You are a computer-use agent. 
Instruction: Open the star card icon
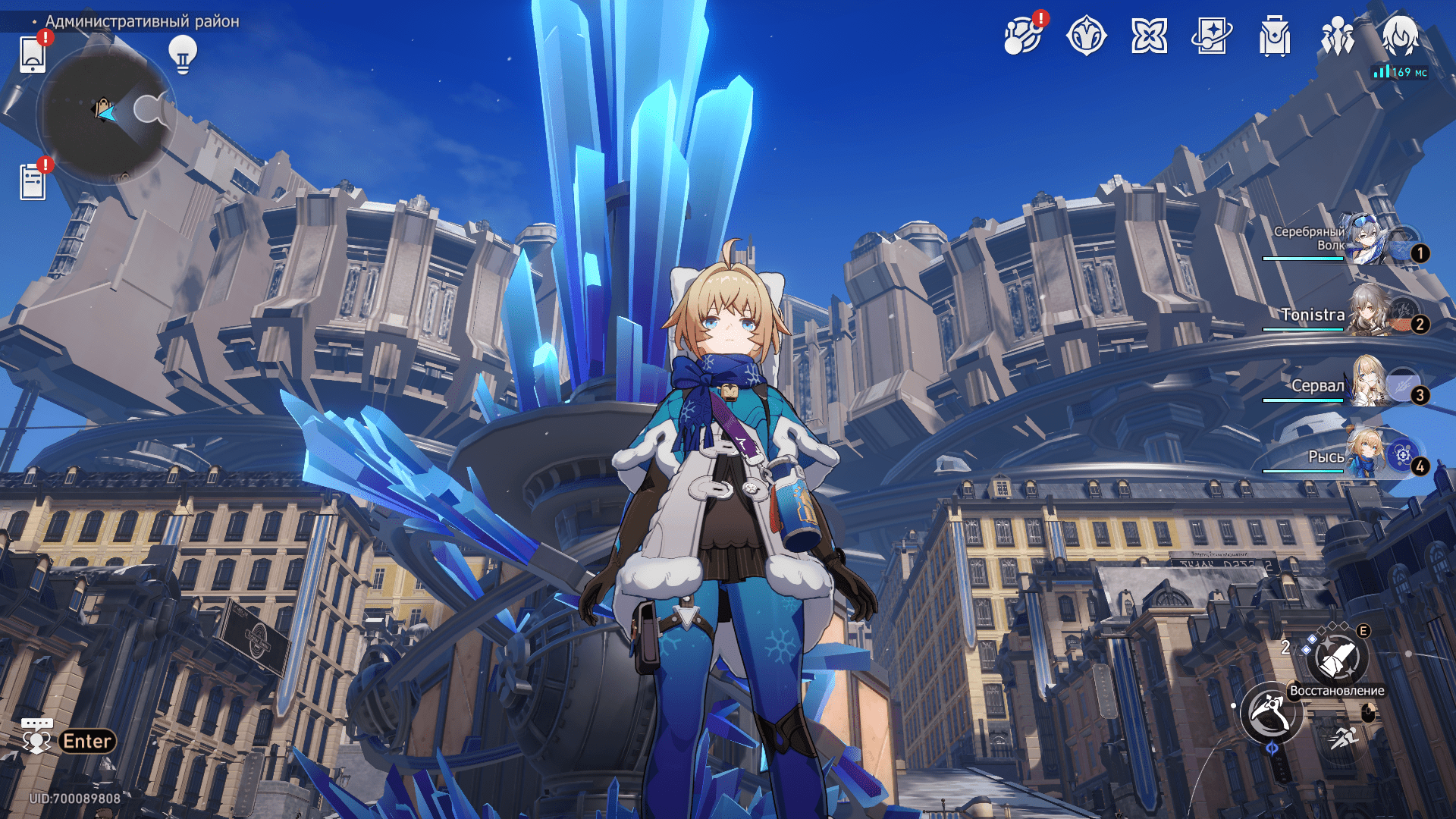[x=1211, y=36]
